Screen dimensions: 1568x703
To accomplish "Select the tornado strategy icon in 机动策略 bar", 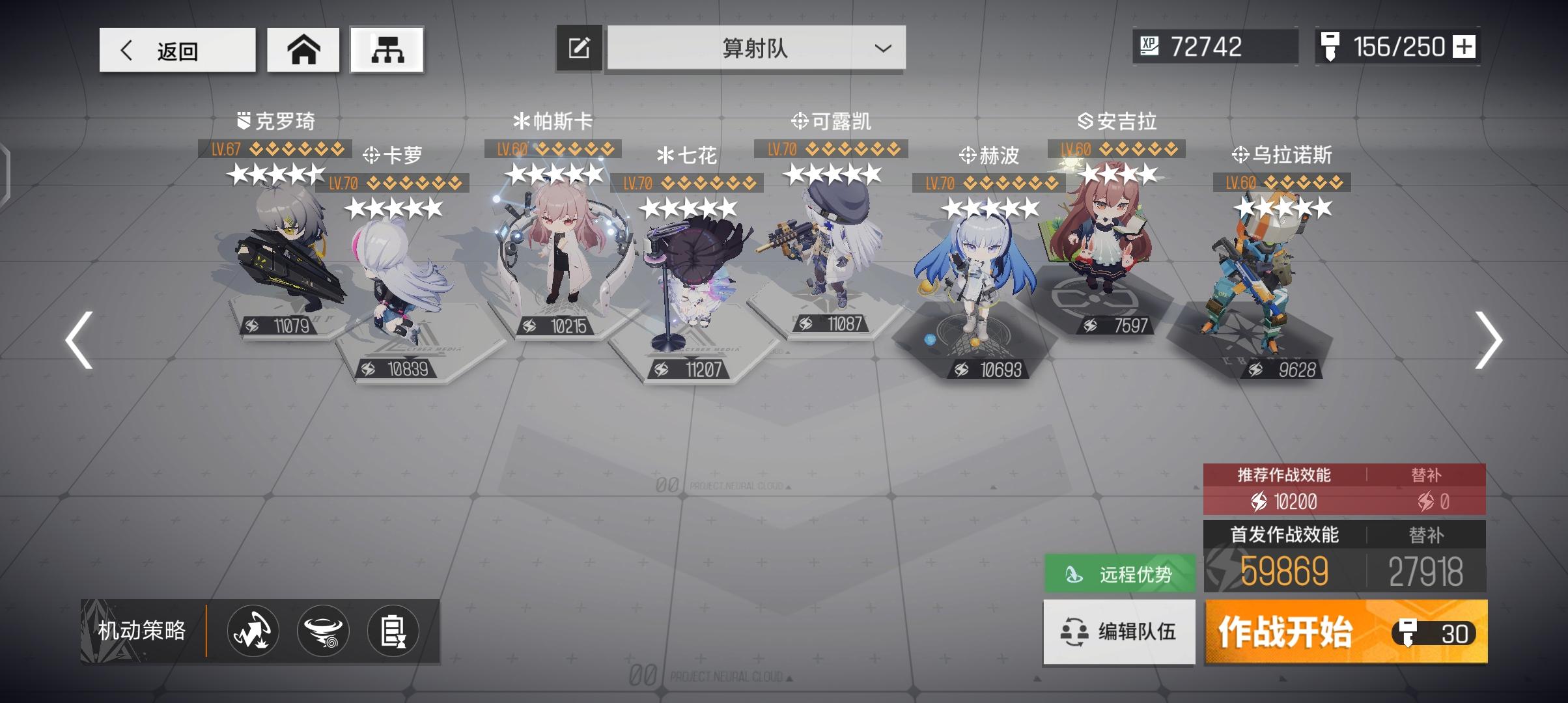I will tap(324, 631).
